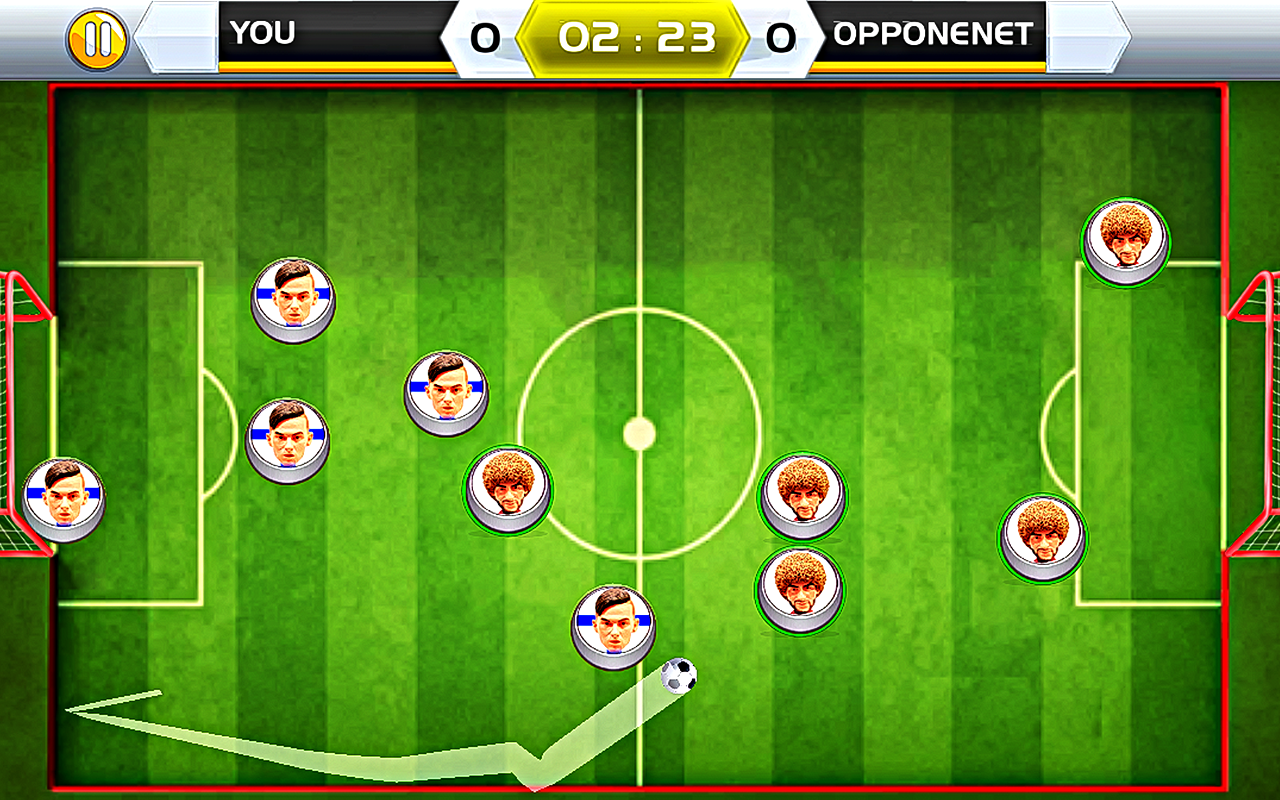Select the blue-striped defender in the penalty box
The image size is (1280, 800).
290,440
